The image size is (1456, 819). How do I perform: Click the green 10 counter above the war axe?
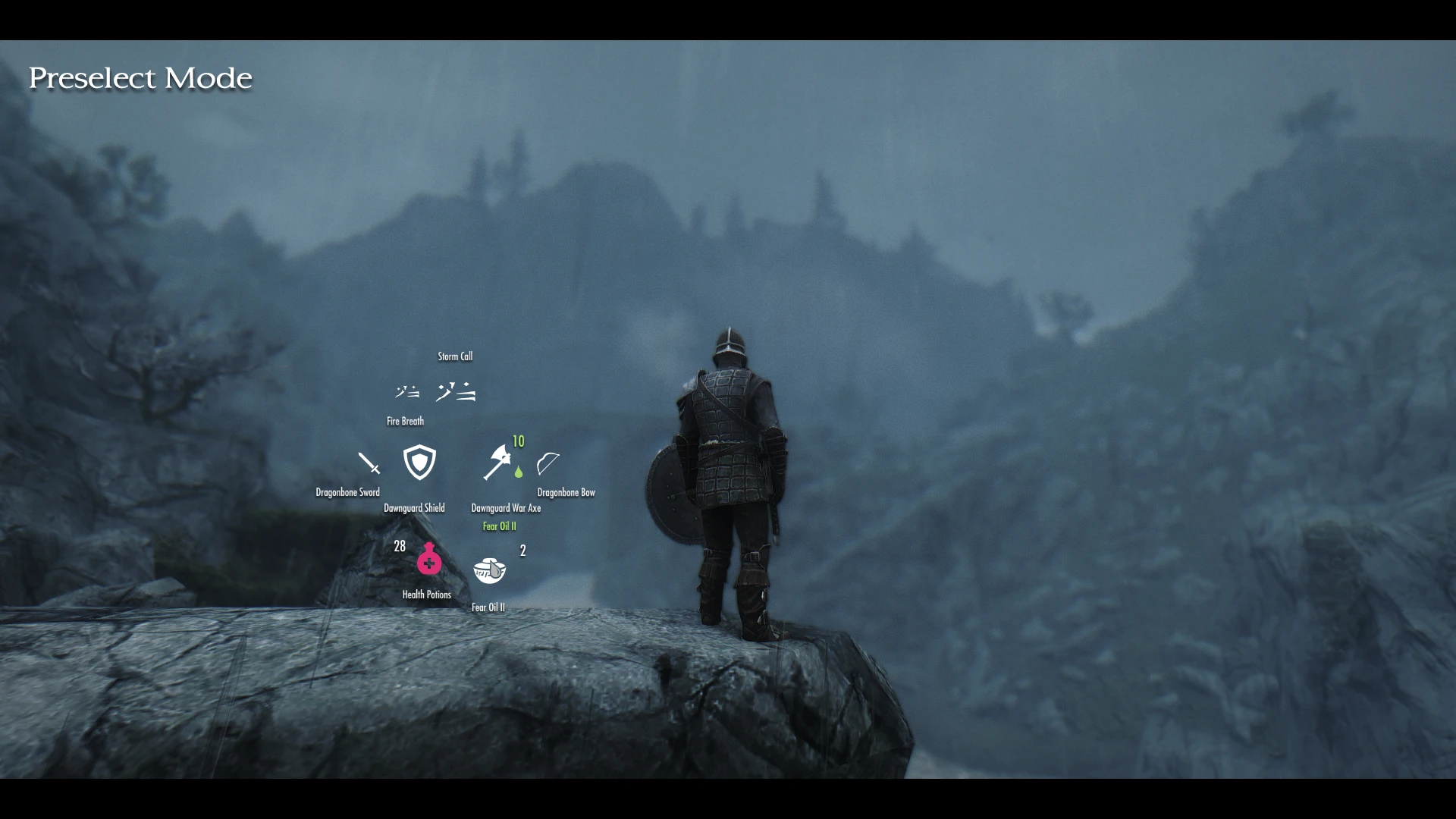click(x=518, y=441)
